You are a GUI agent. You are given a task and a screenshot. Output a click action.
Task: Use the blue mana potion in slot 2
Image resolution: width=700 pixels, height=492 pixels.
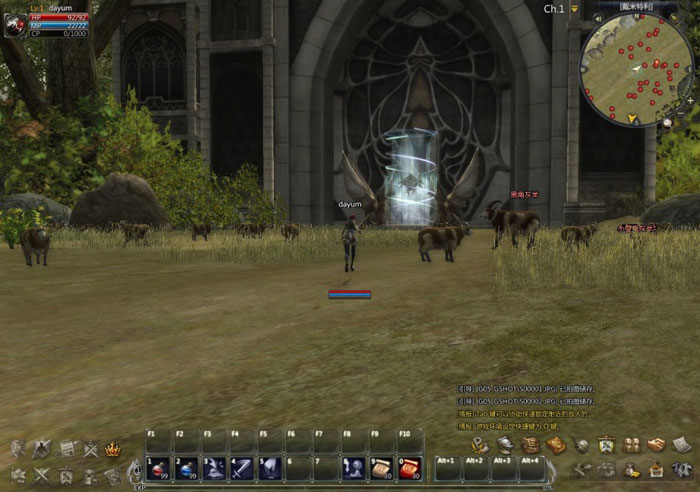tap(186, 468)
